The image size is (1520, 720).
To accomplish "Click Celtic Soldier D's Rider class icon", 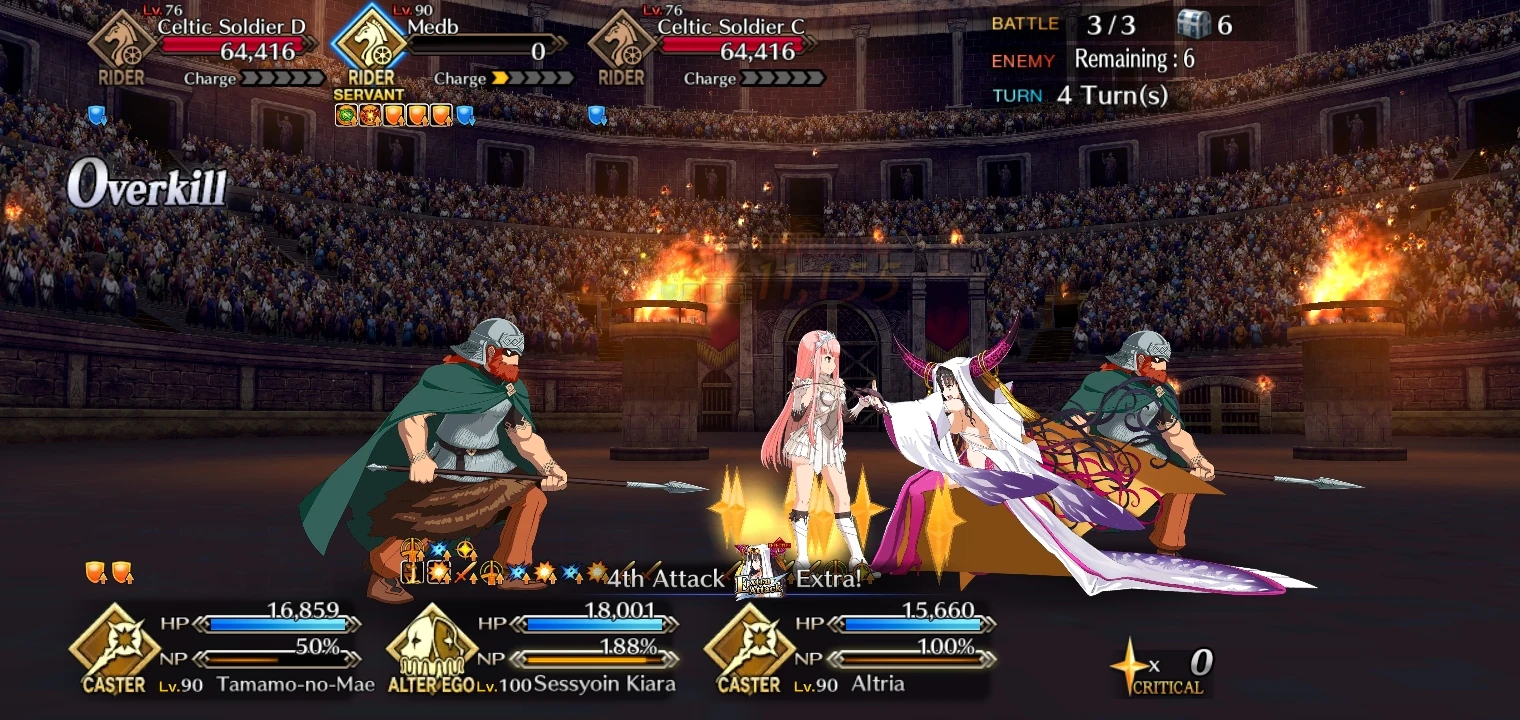I will (x=122, y=47).
